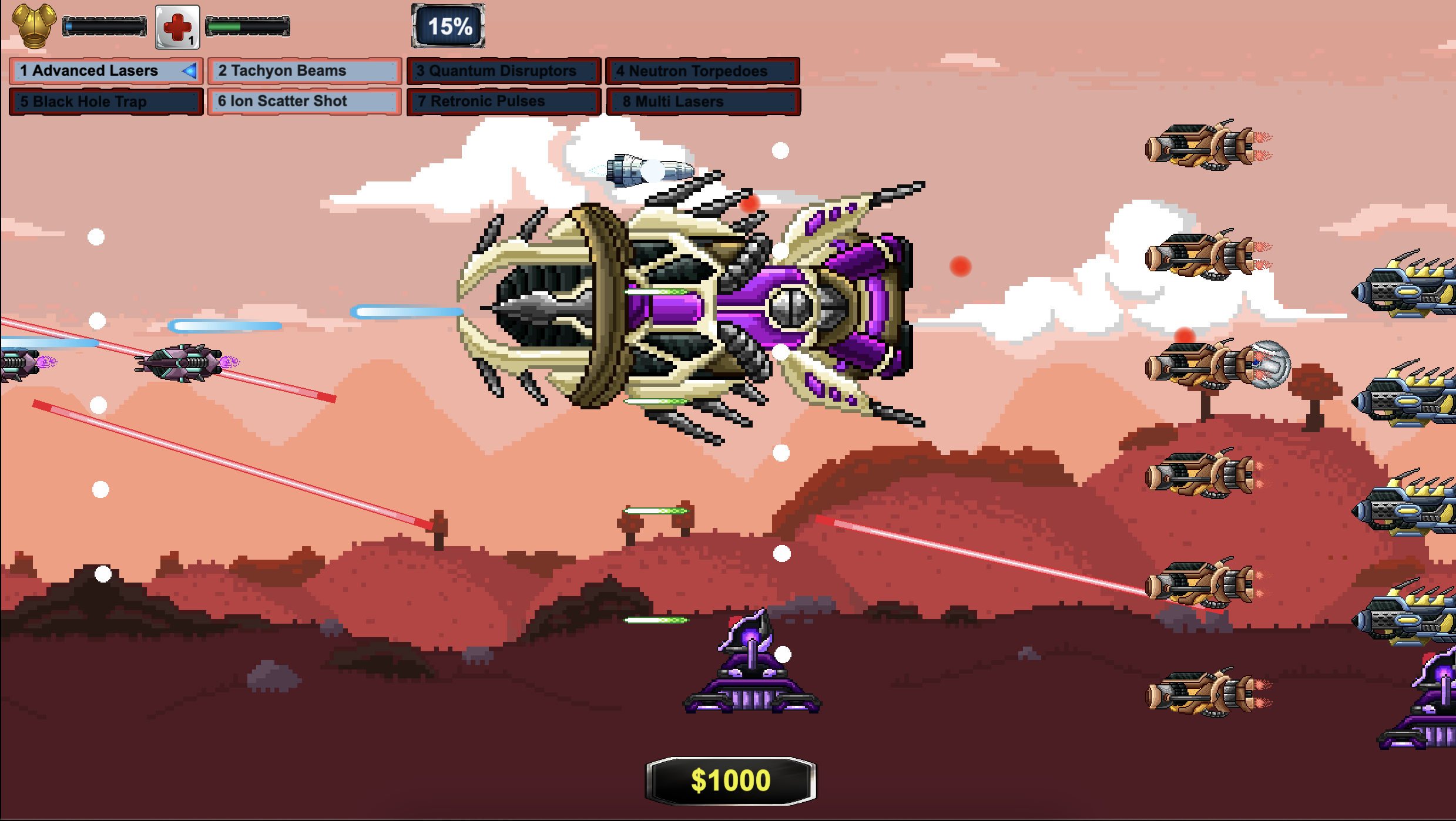Click the golden armor icon
This screenshot has width=1456, height=821.
34,26
